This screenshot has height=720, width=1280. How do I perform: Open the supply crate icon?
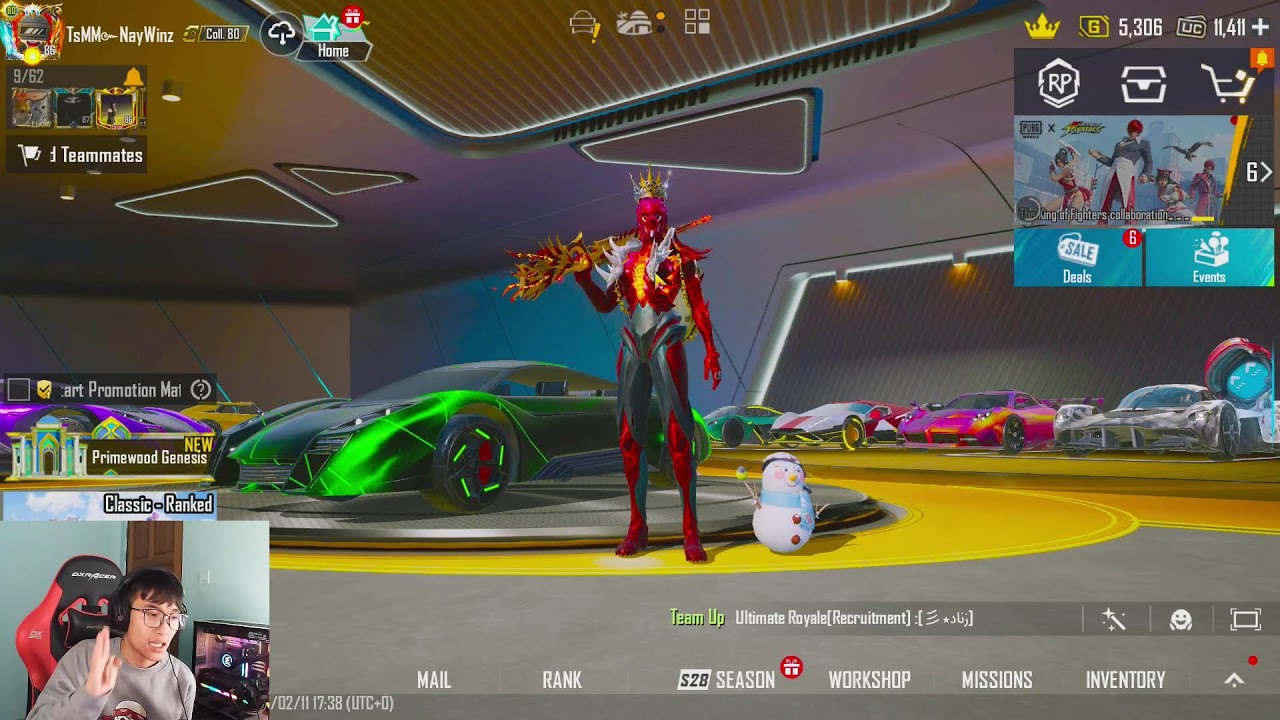1143,85
